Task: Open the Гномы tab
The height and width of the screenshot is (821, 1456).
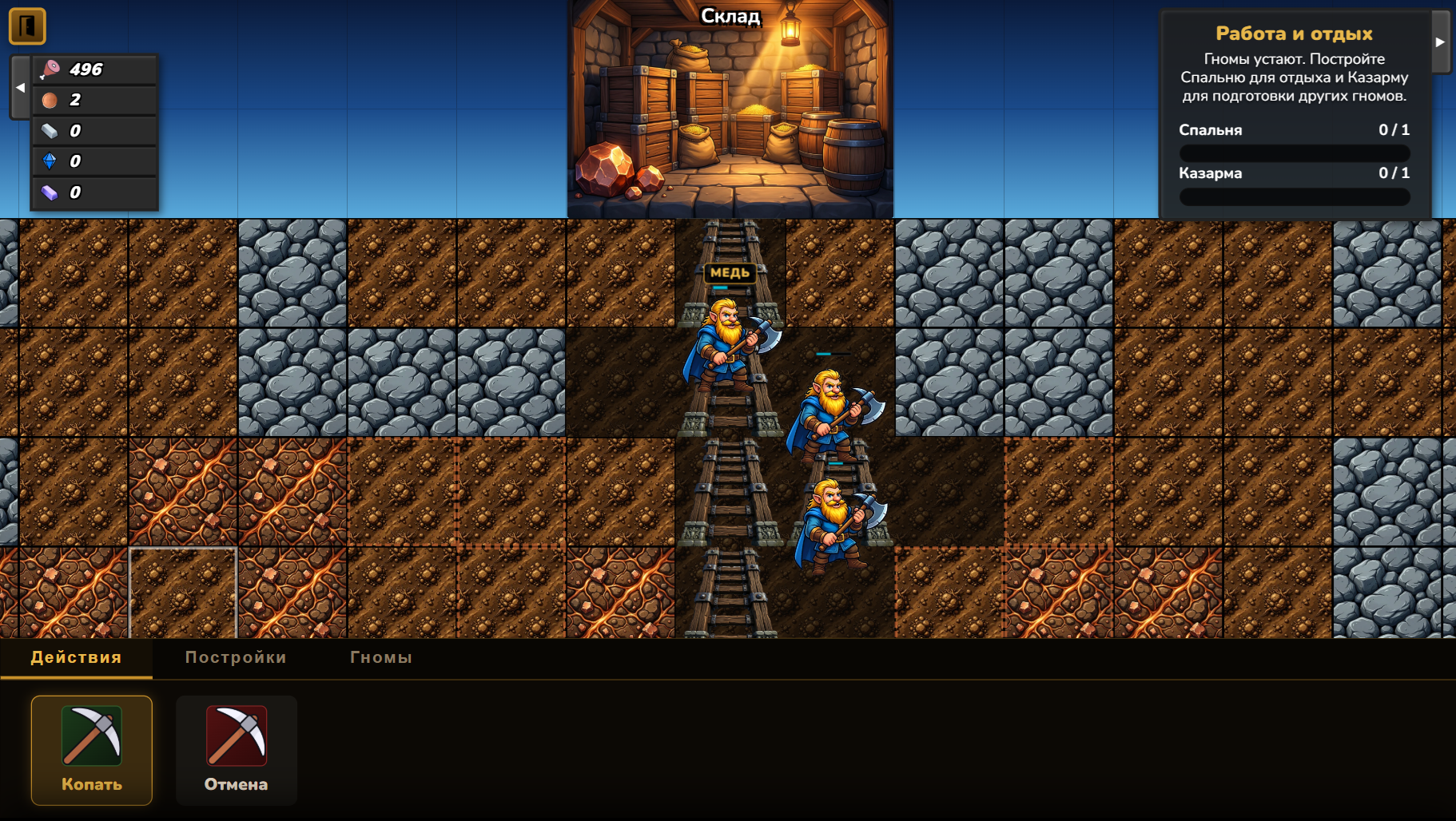Action: (380, 657)
